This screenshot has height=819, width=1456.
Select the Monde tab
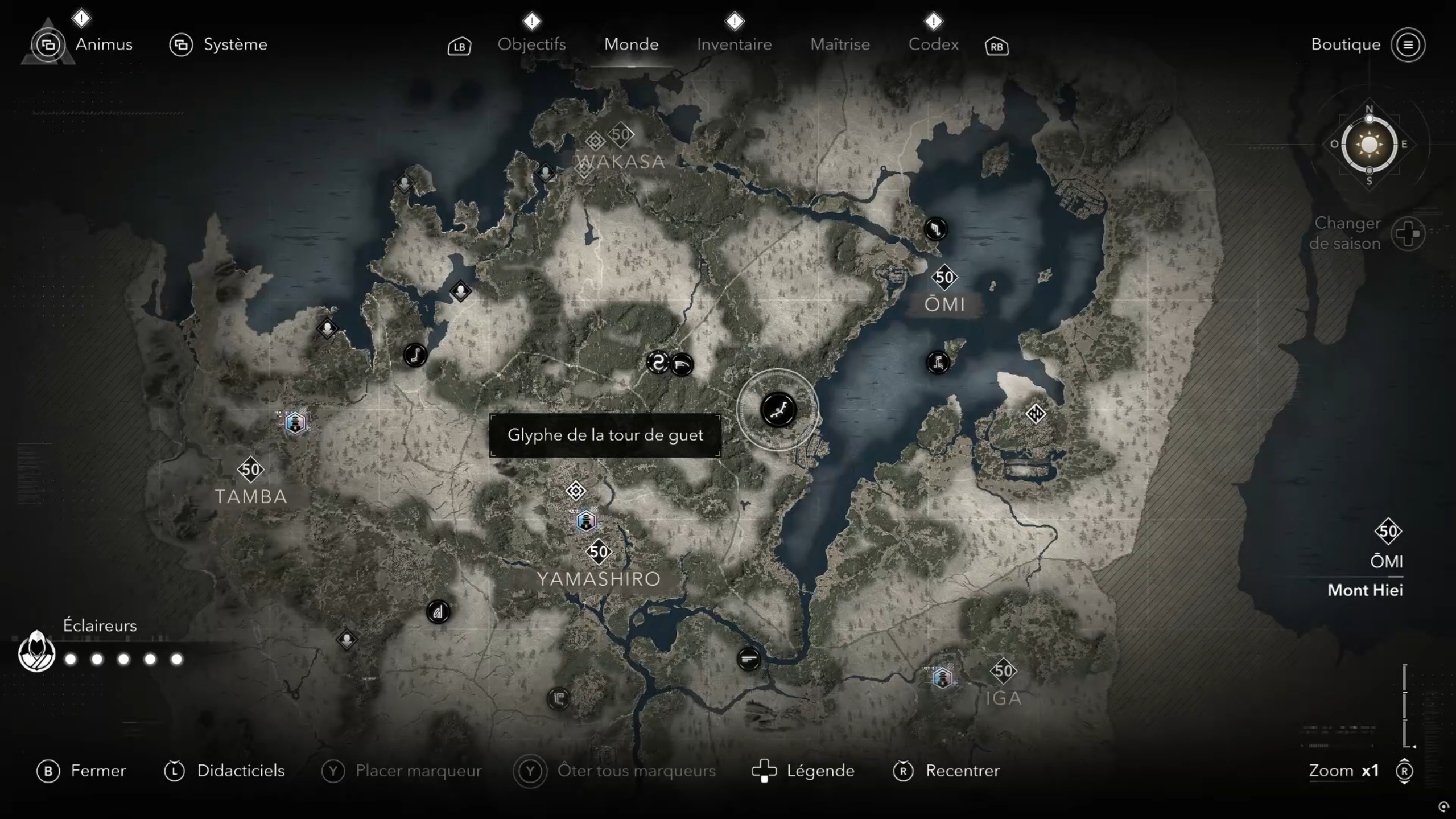[x=631, y=44]
